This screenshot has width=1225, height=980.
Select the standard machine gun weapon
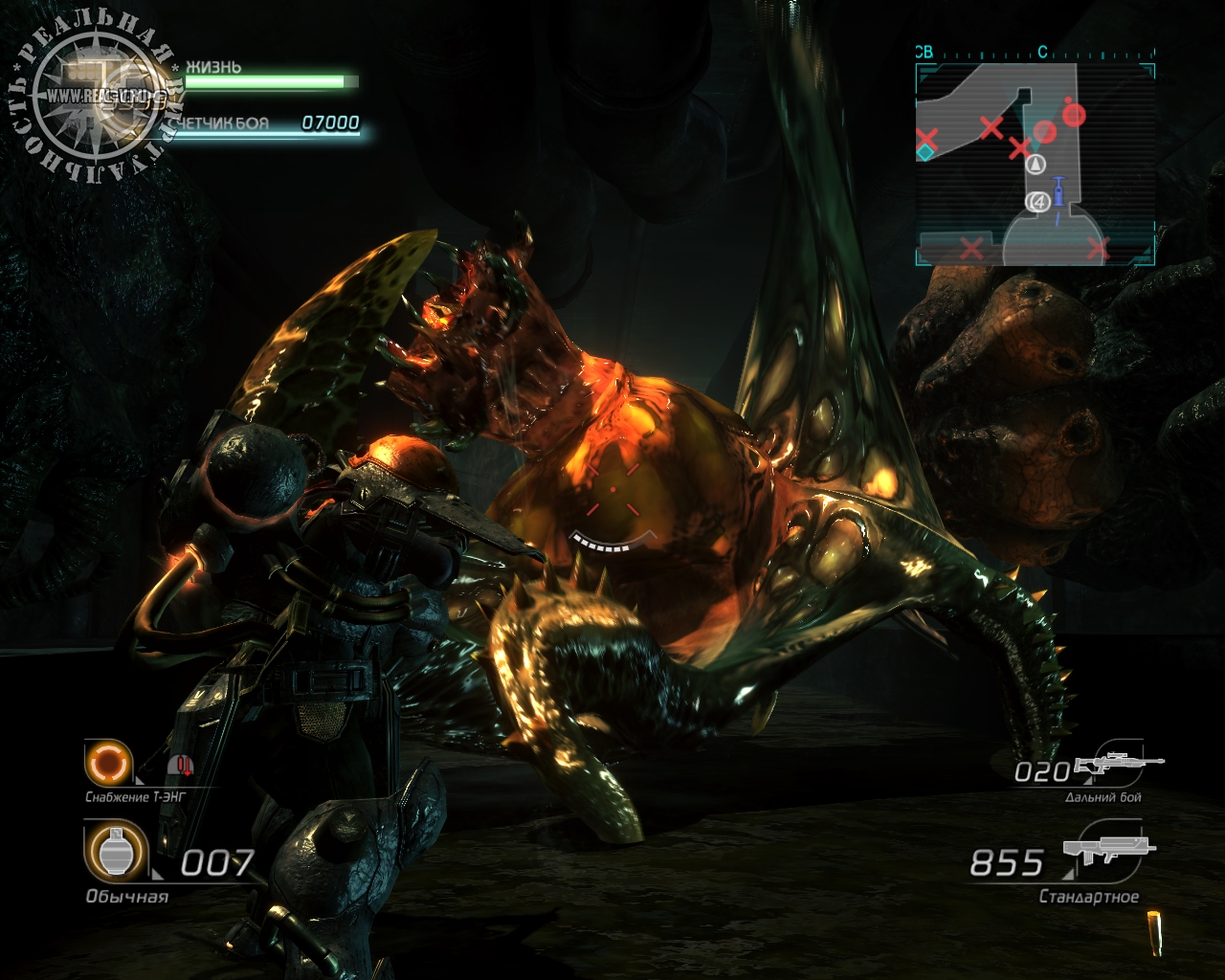tap(1108, 855)
